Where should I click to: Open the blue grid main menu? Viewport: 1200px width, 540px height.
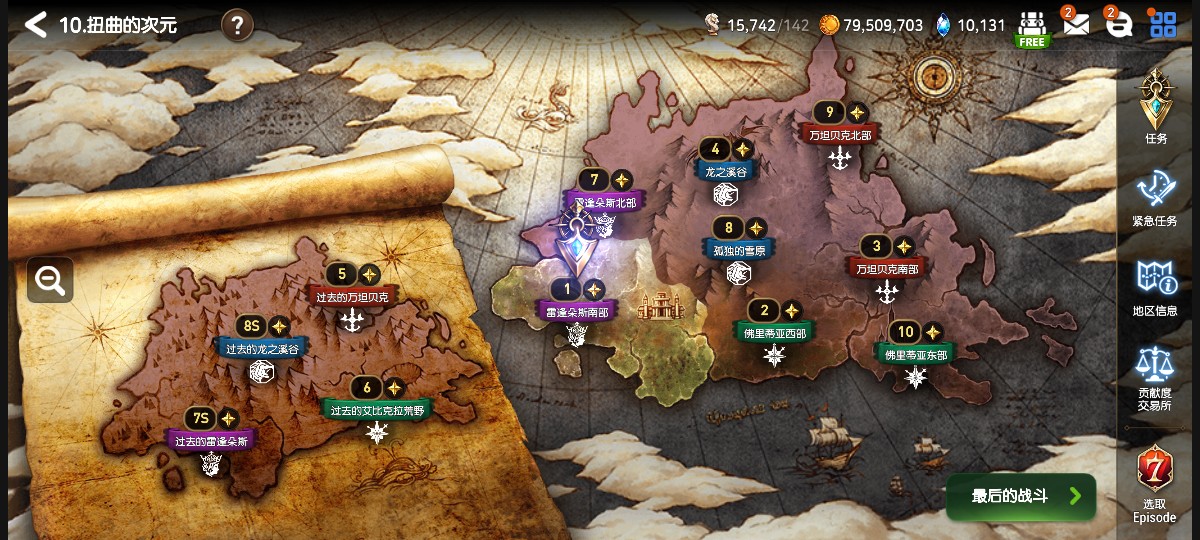click(x=1163, y=25)
